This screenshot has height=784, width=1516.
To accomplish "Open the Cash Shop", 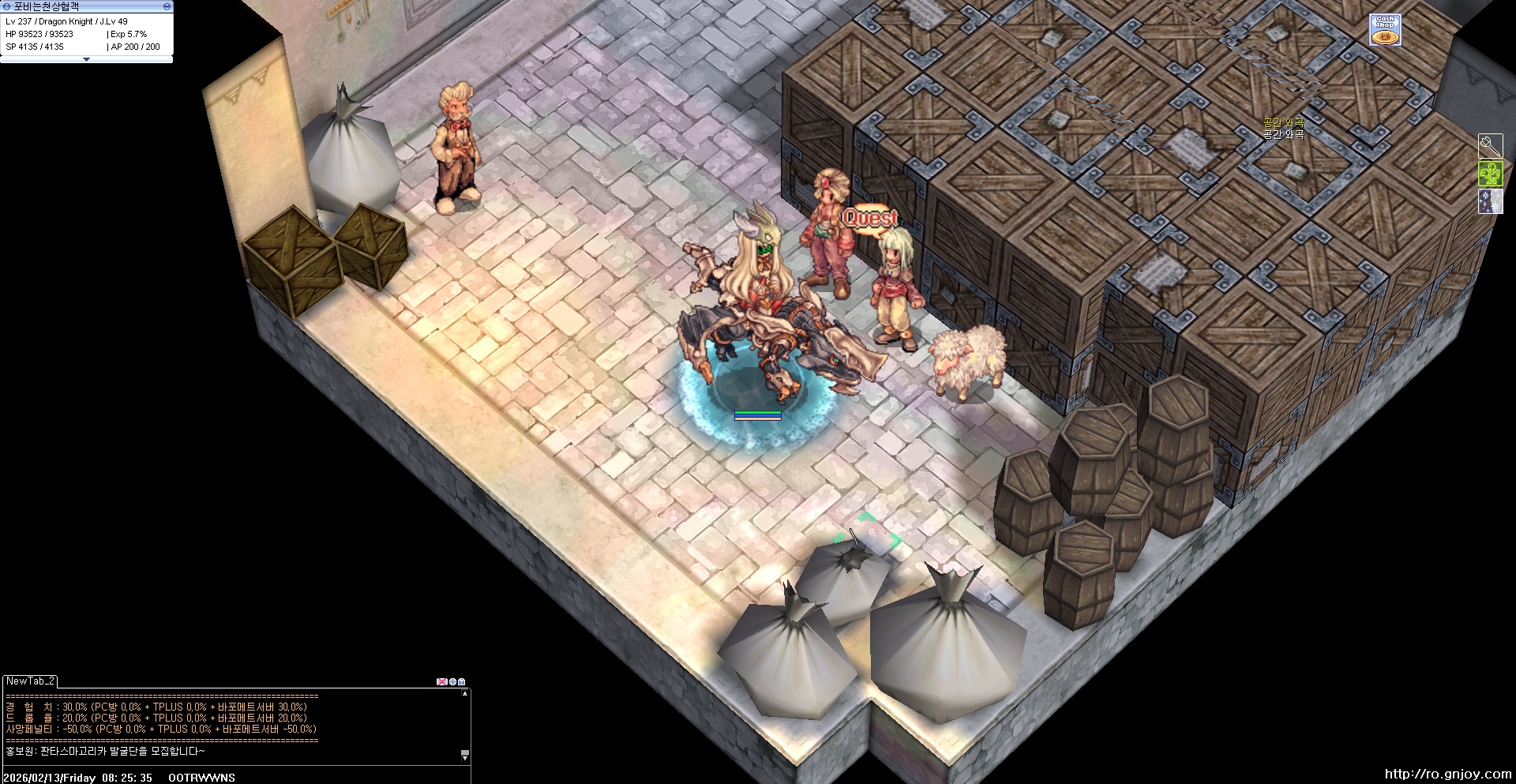I will (x=1385, y=29).
